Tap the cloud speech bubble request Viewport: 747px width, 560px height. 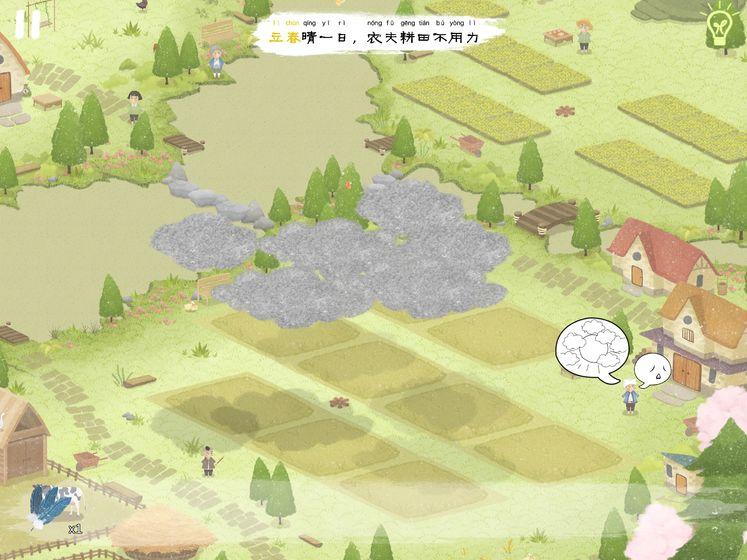point(594,350)
